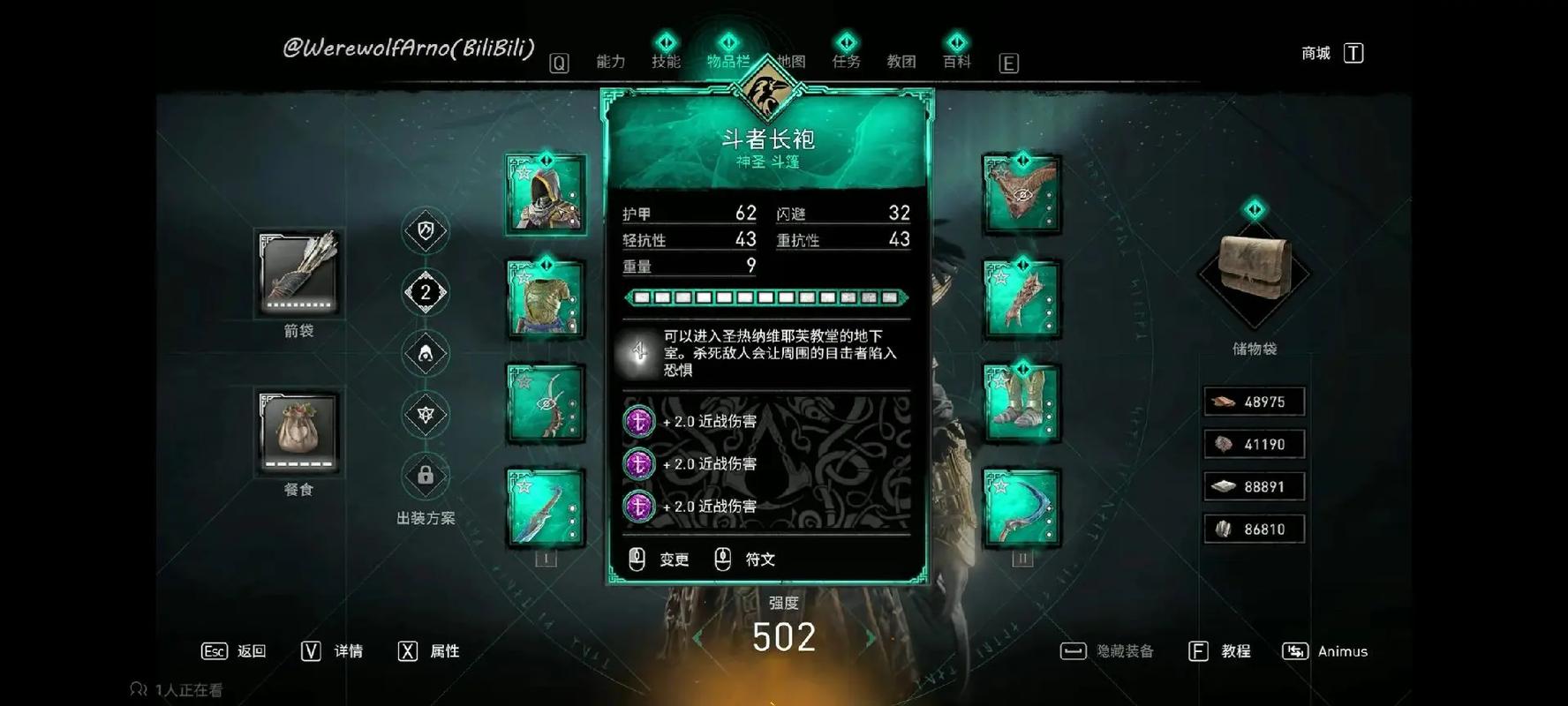
Task: Select the 箭袋 arrow quiver slot
Action: (x=297, y=274)
